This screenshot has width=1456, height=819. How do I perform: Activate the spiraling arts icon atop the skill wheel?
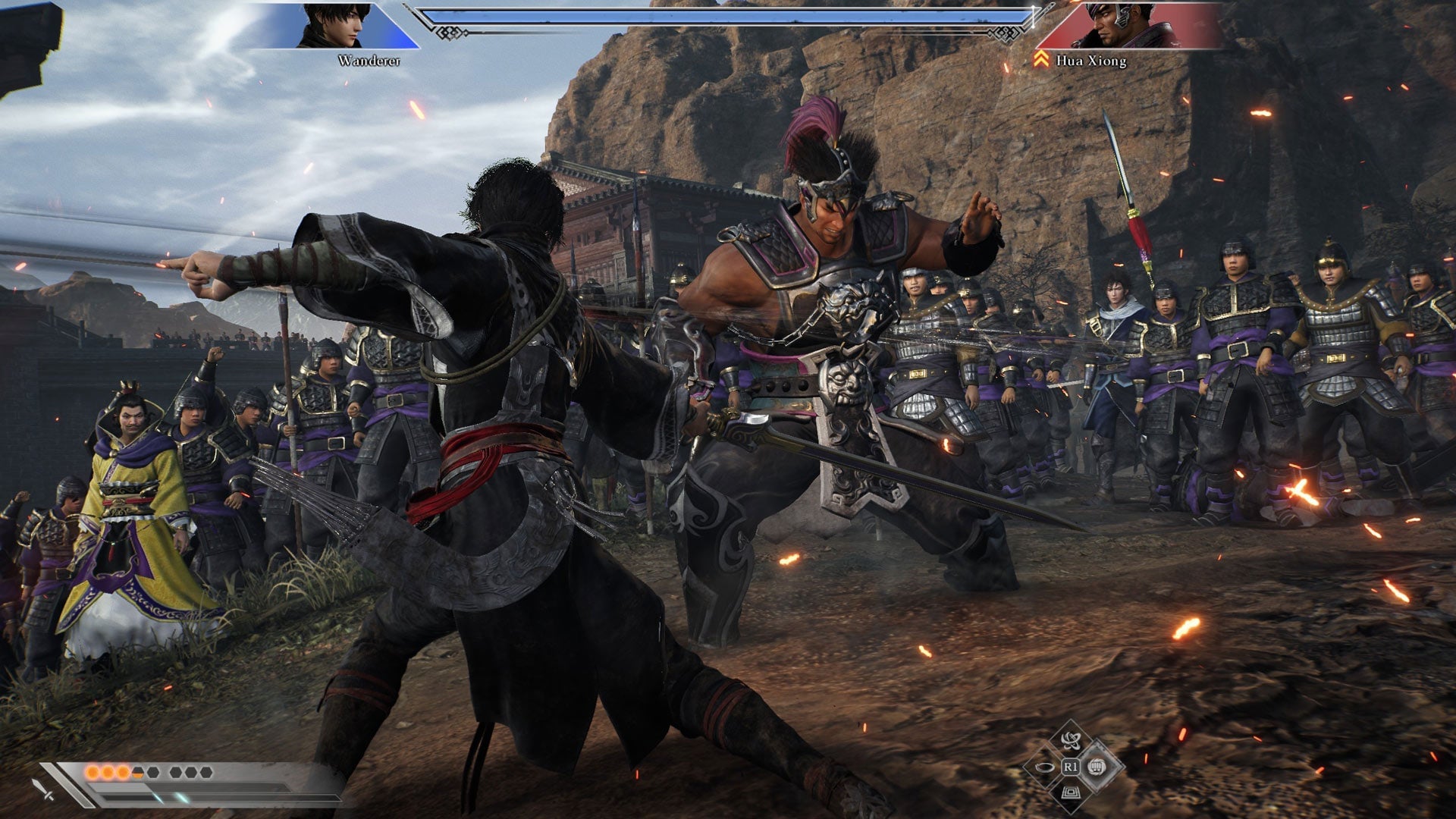[x=1071, y=741]
